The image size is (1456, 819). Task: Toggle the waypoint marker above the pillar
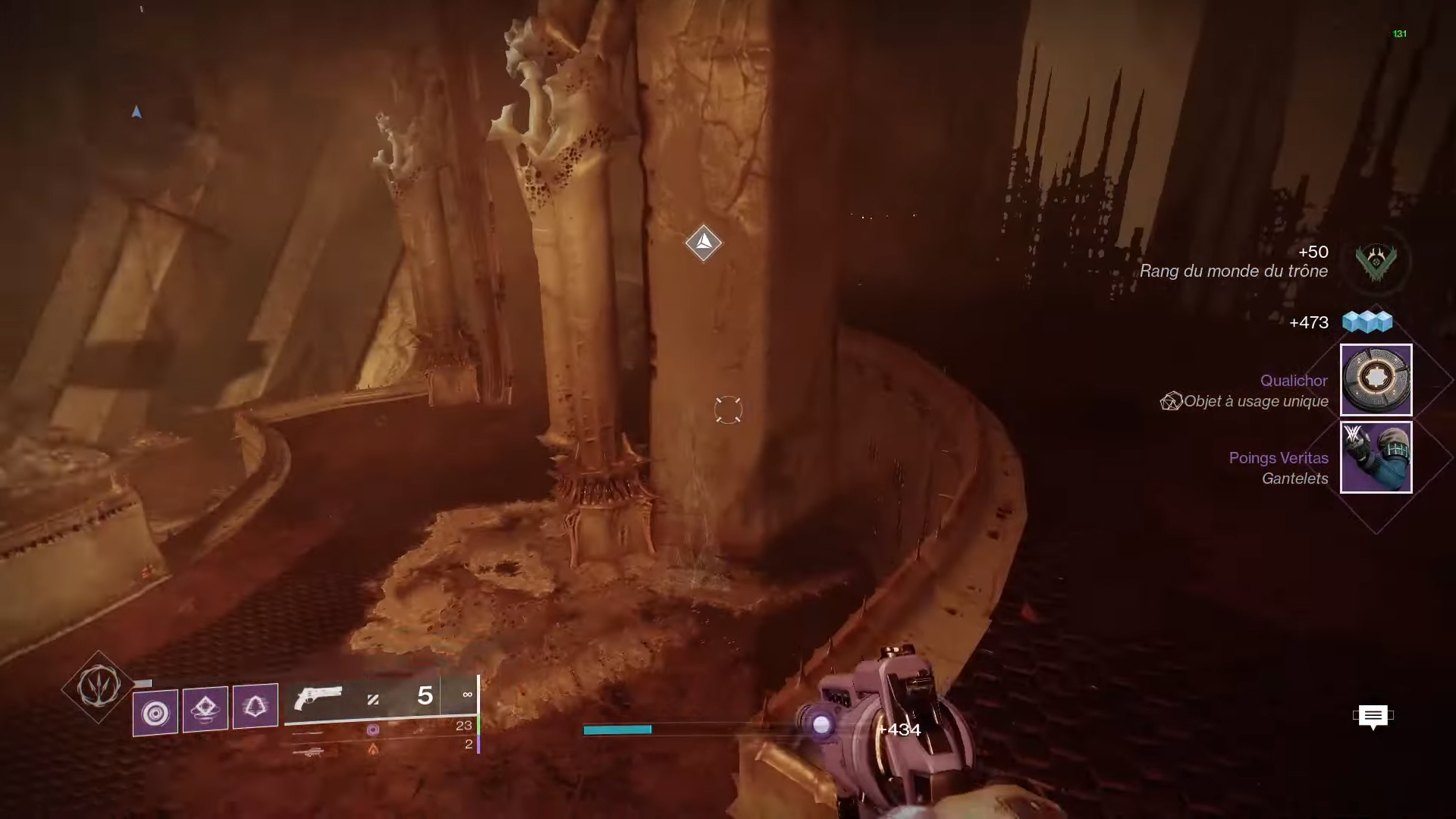tap(704, 243)
